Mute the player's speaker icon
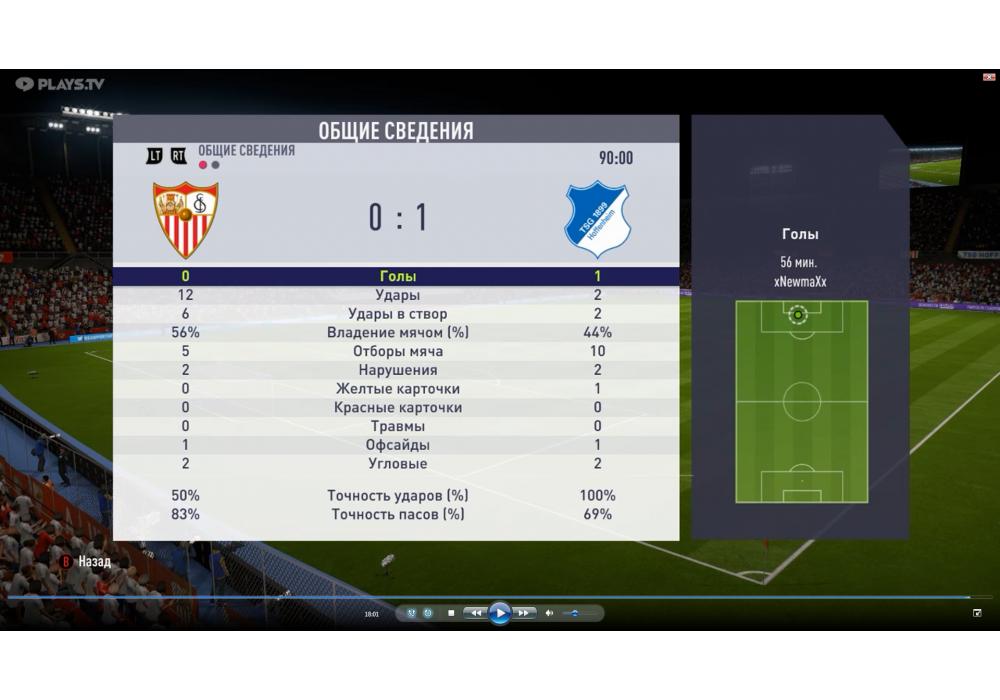Image resolution: width=1000 pixels, height=700 pixels. point(549,613)
